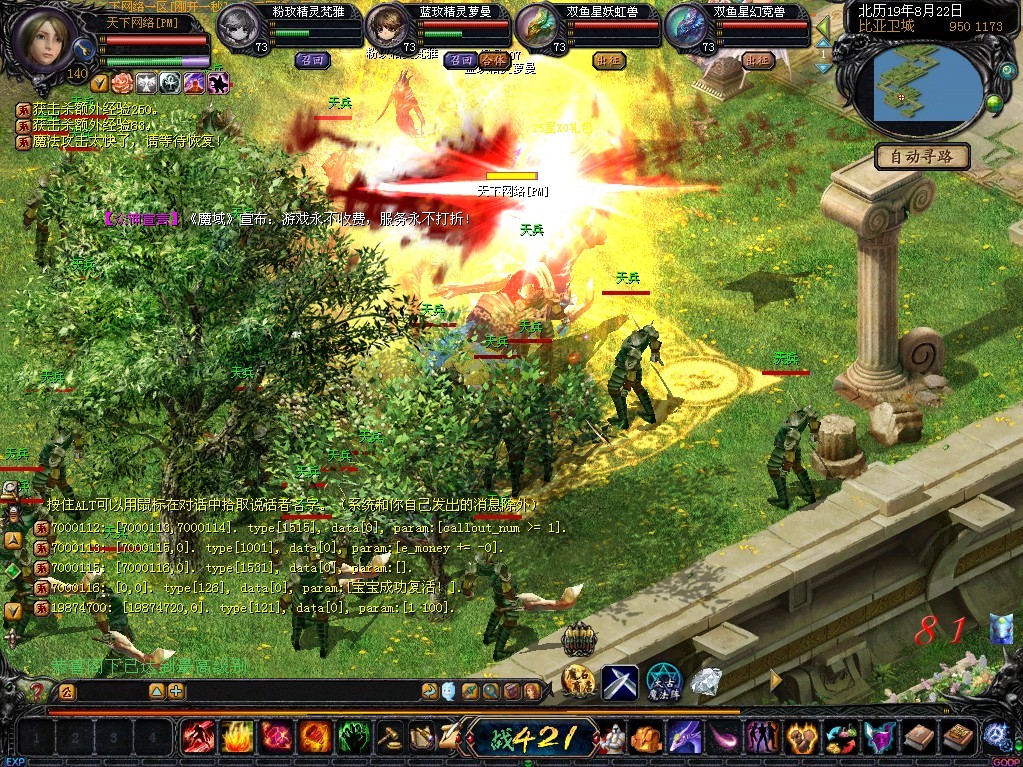Use the purple dragon skill on the hotbar
The width and height of the screenshot is (1023, 767).
pos(684,738)
